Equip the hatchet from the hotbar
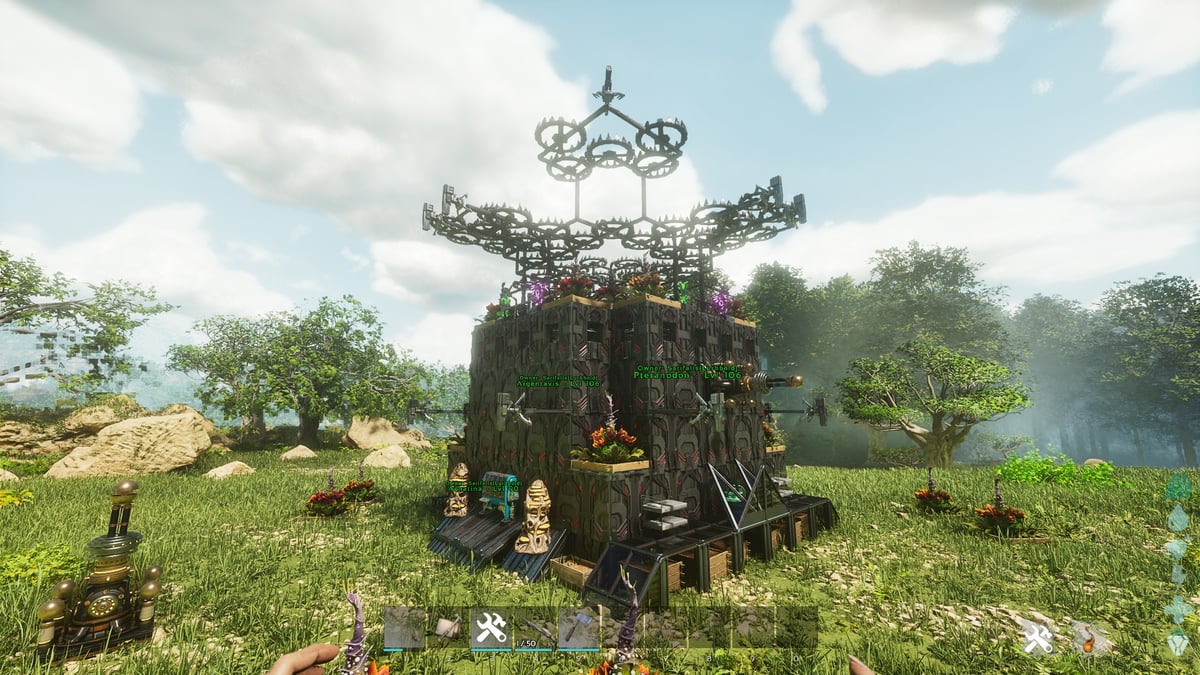The width and height of the screenshot is (1200, 675). [x=578, y=628]
